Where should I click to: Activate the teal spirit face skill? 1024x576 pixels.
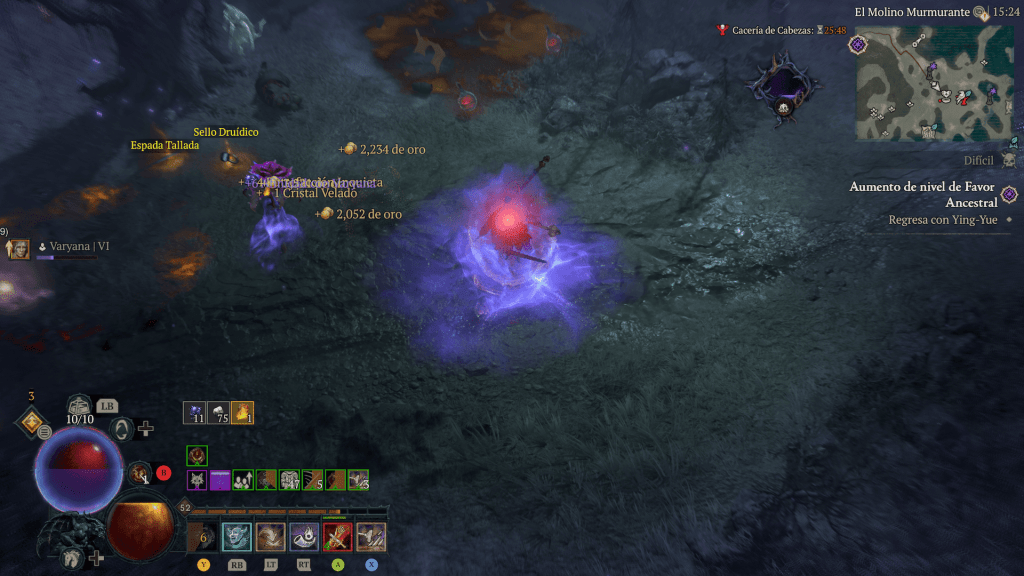click(237, 537)
